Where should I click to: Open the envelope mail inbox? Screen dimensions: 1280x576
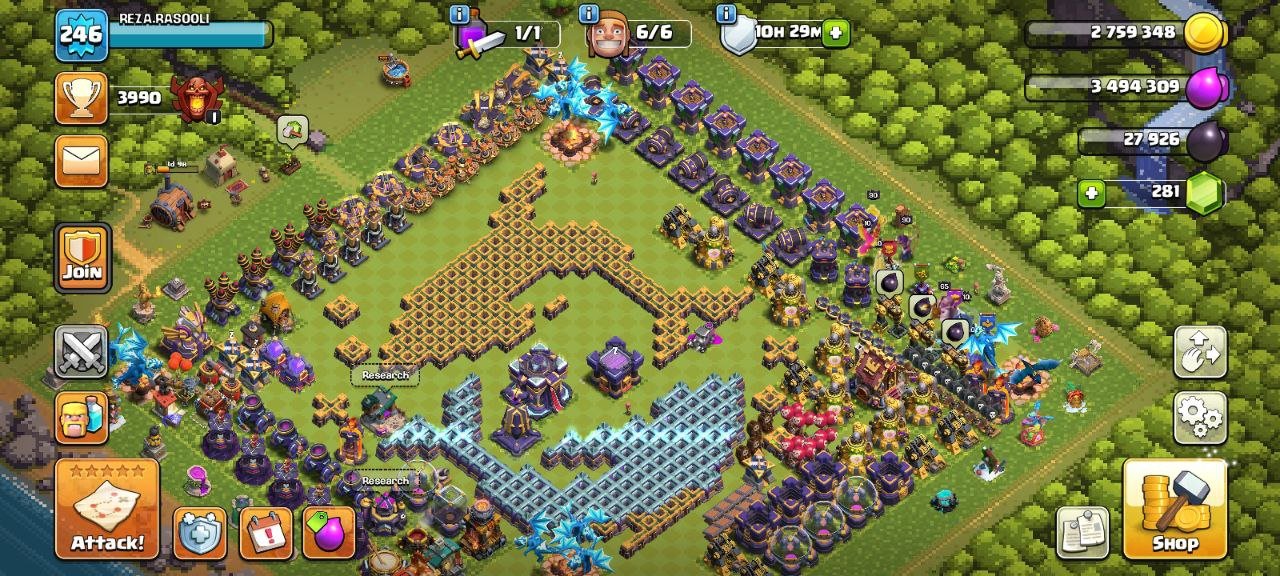[x=81, y=161]
